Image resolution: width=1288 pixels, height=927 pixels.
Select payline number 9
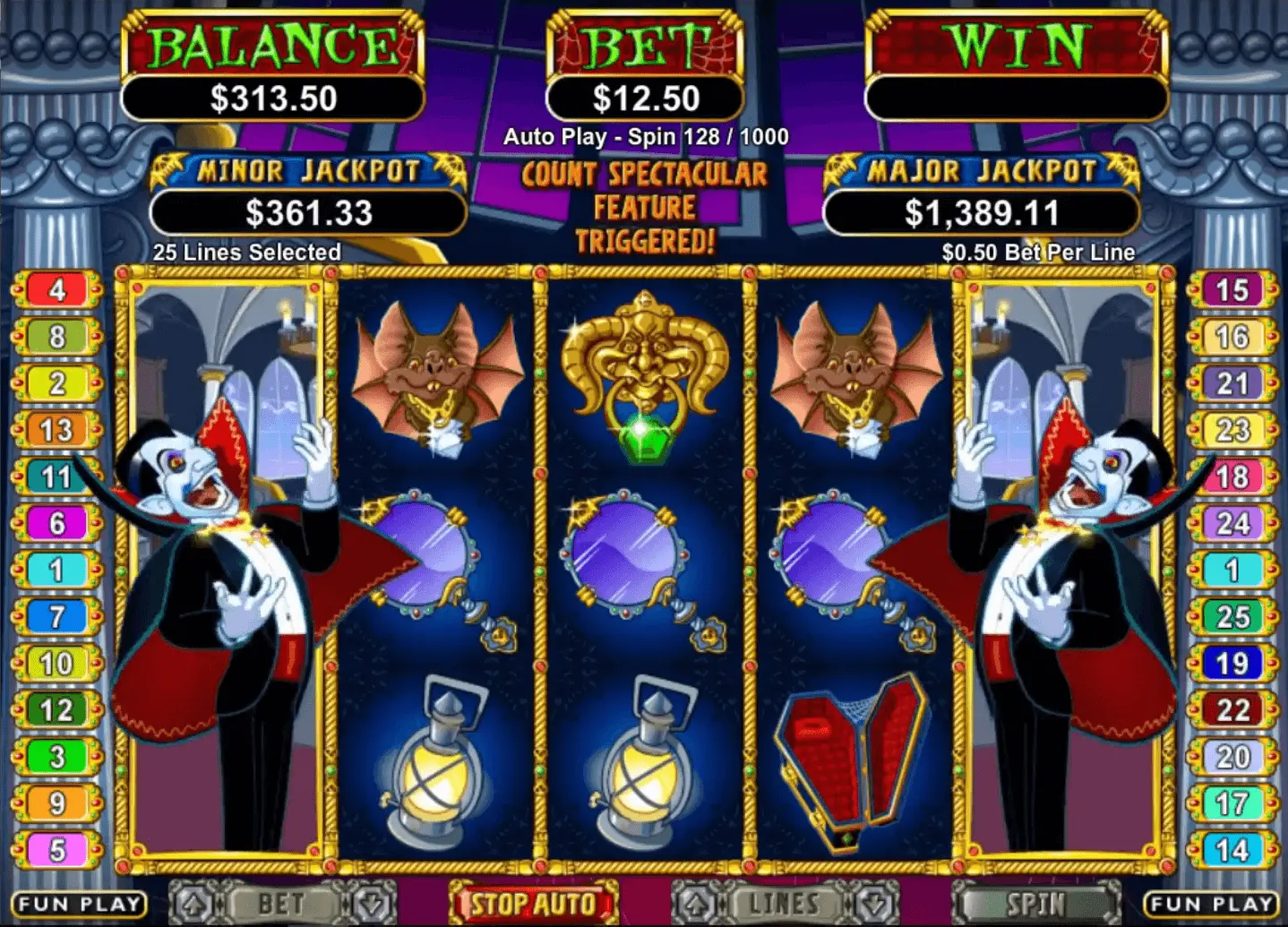coord(57,803)
